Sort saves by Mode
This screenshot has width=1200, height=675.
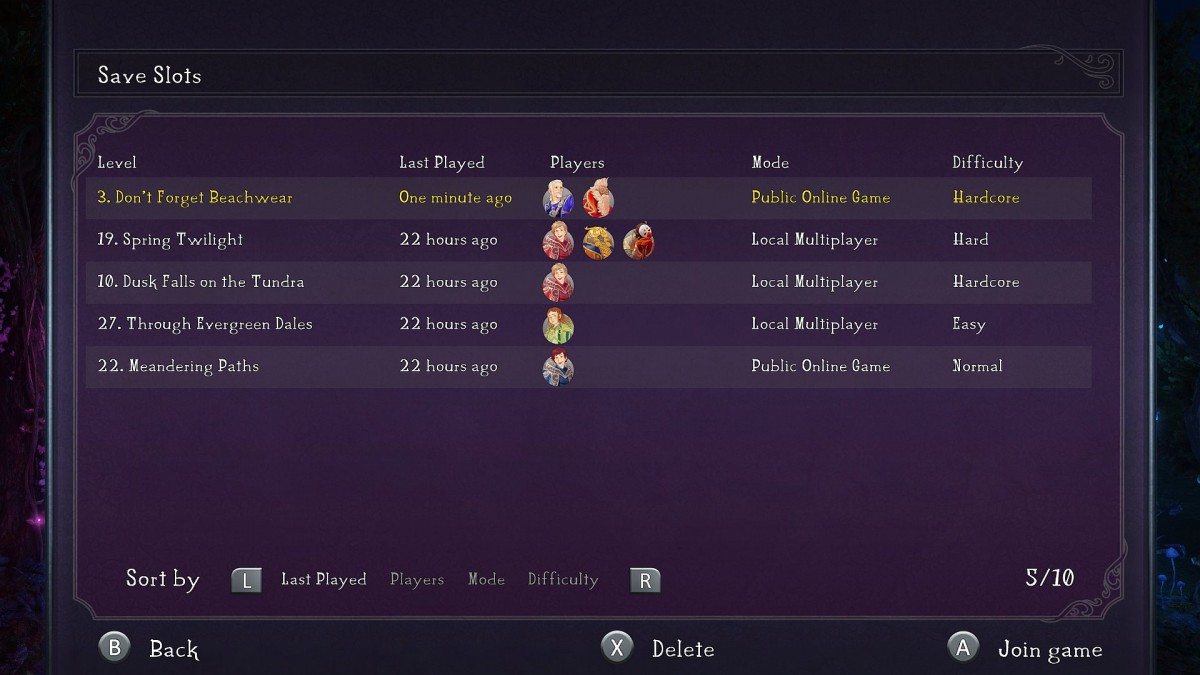[486, 580]
